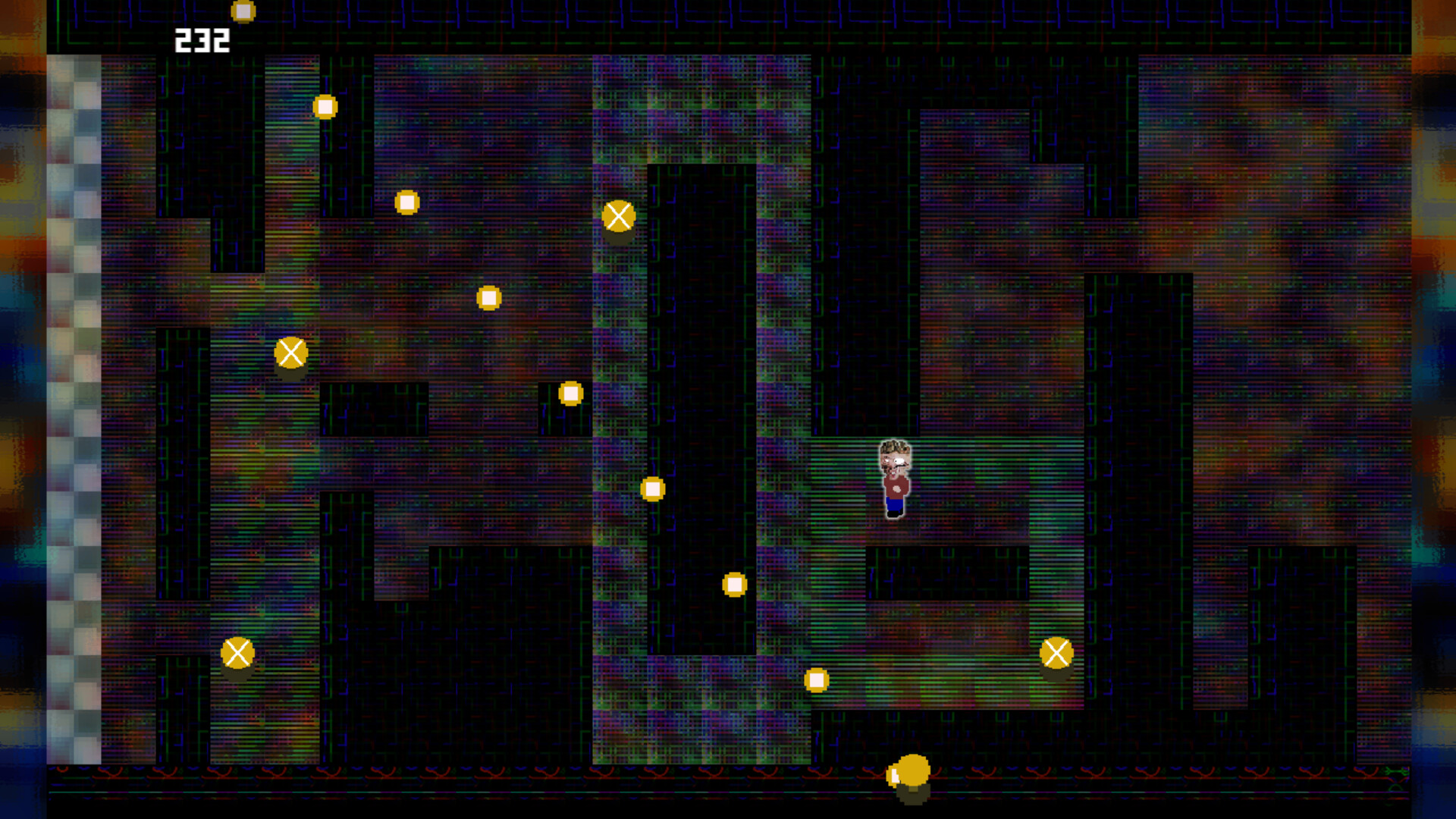Select the coin in the top-left maze corridor
This screenshot has height=819, width=1456.
point(326,107)
